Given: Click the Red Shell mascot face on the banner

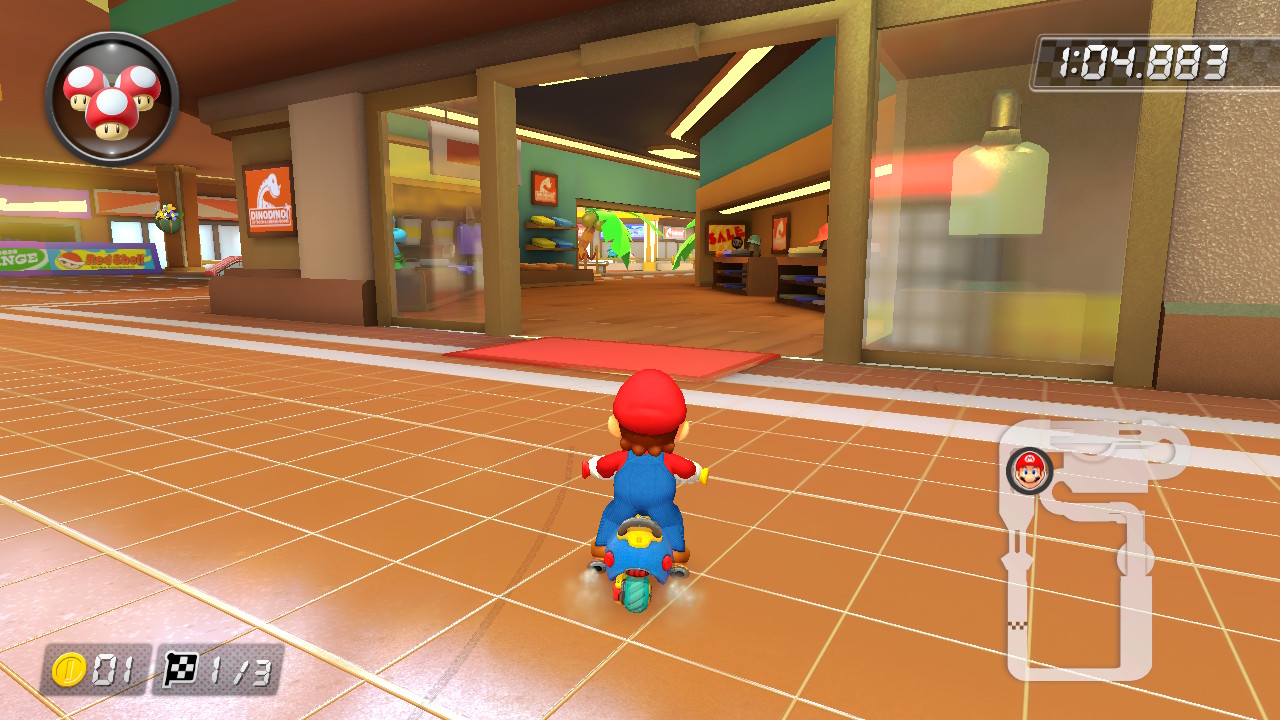Looking at the screenshot, I should (x=68, y=262).
